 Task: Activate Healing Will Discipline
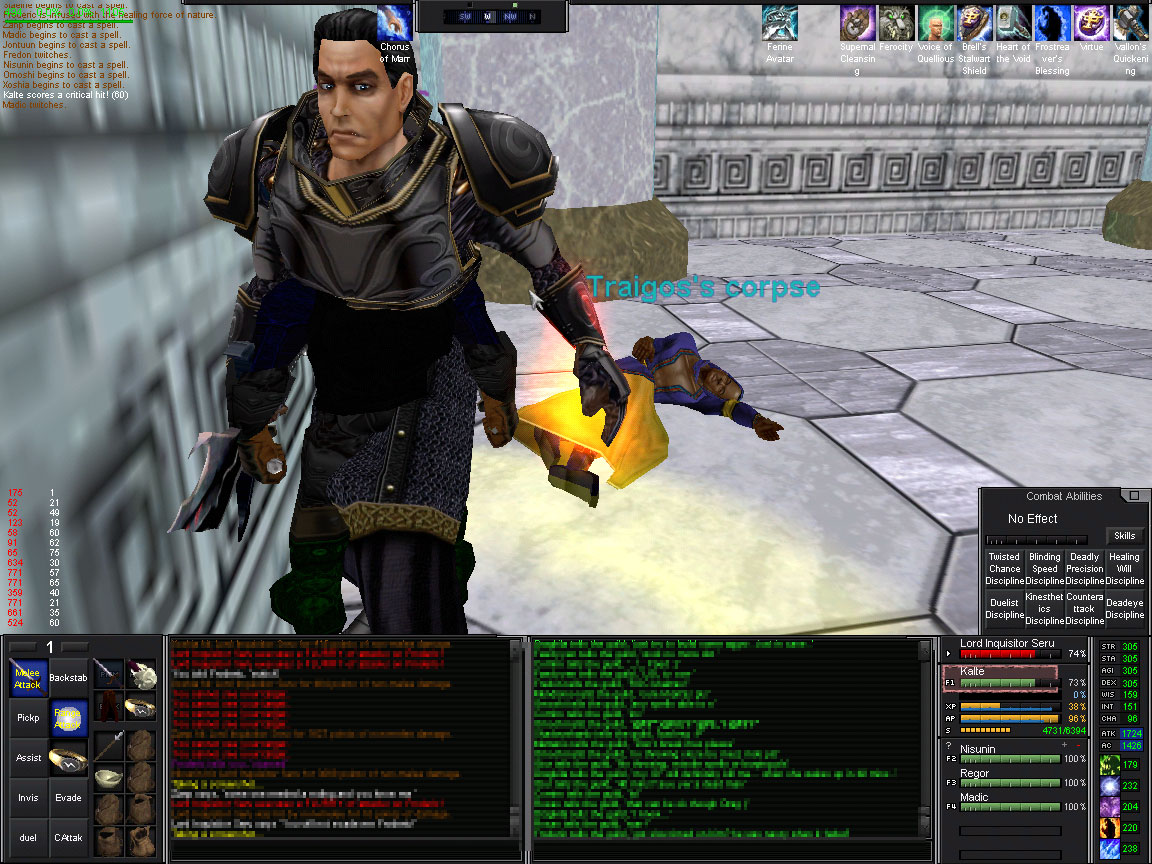(x=1124, y=569)
